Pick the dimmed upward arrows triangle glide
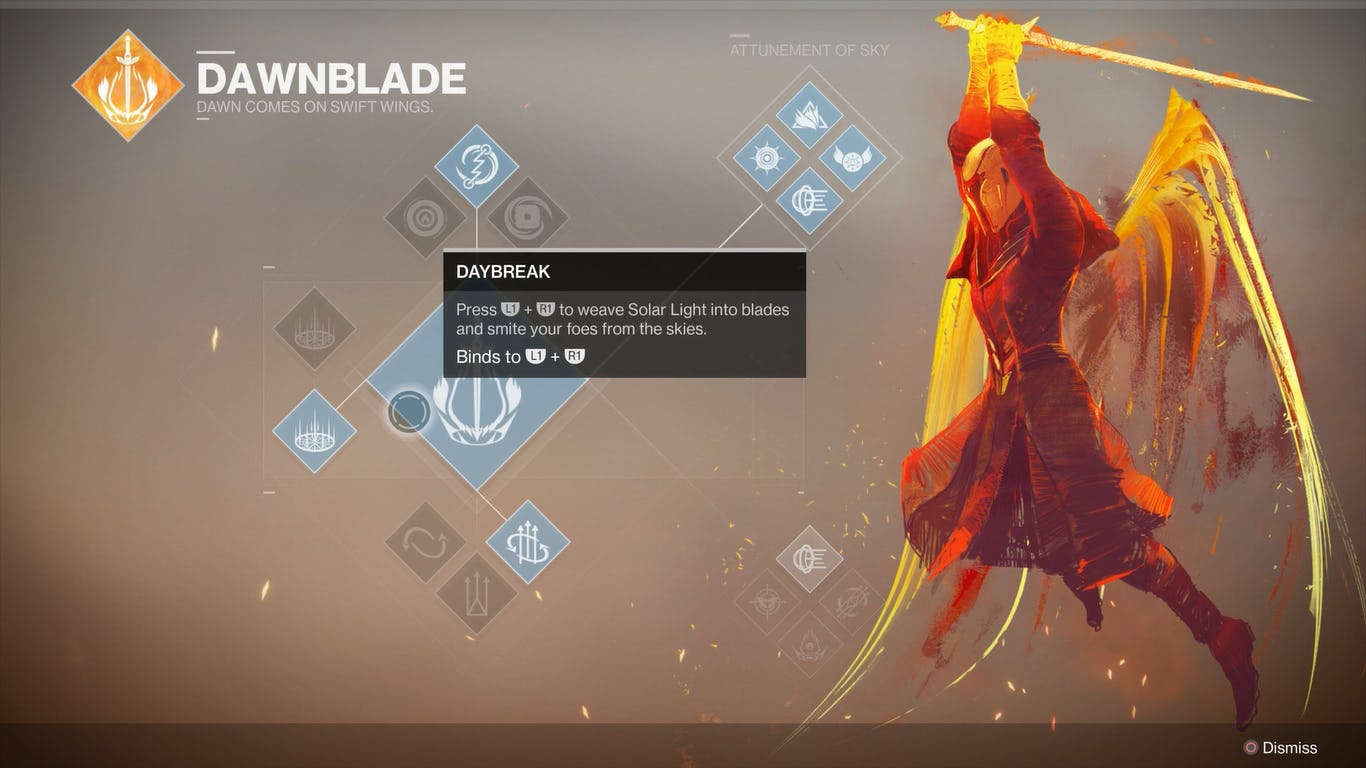The height and width of the screenshot is (768, 1366). click(476, 594)
